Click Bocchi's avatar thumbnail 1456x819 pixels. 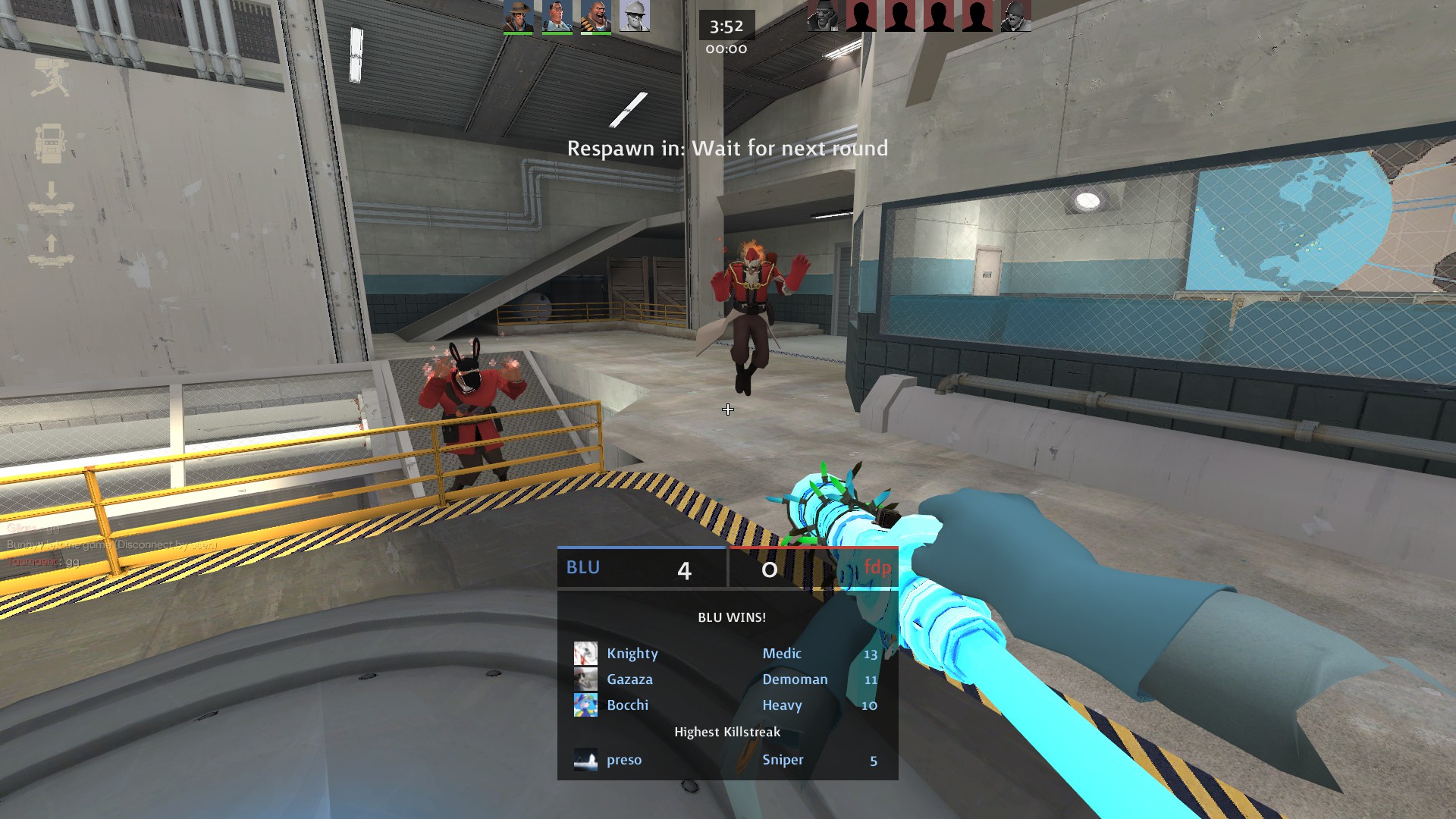[x=585, y=705]
